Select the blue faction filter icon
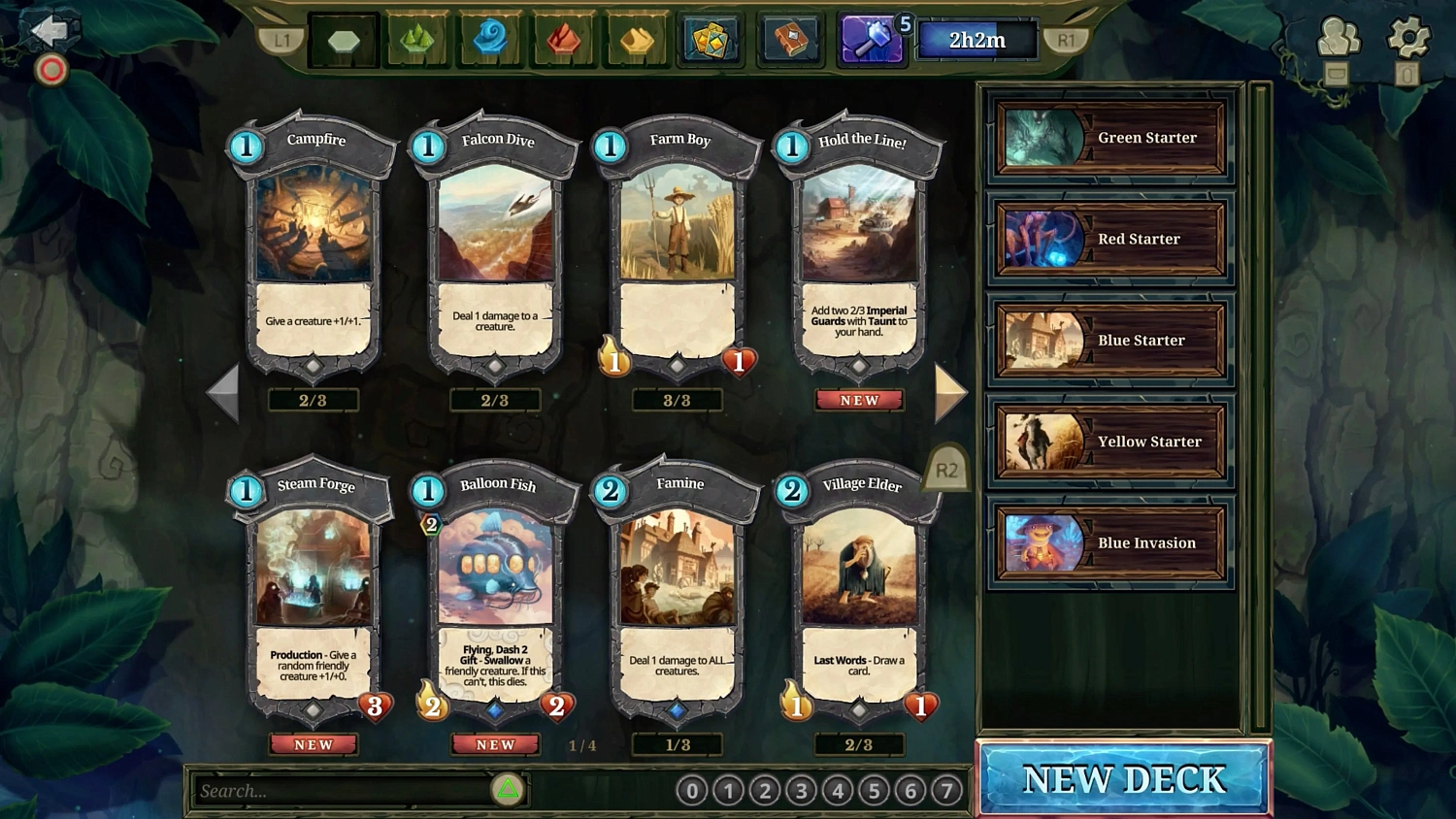 (x=490, y=39)
